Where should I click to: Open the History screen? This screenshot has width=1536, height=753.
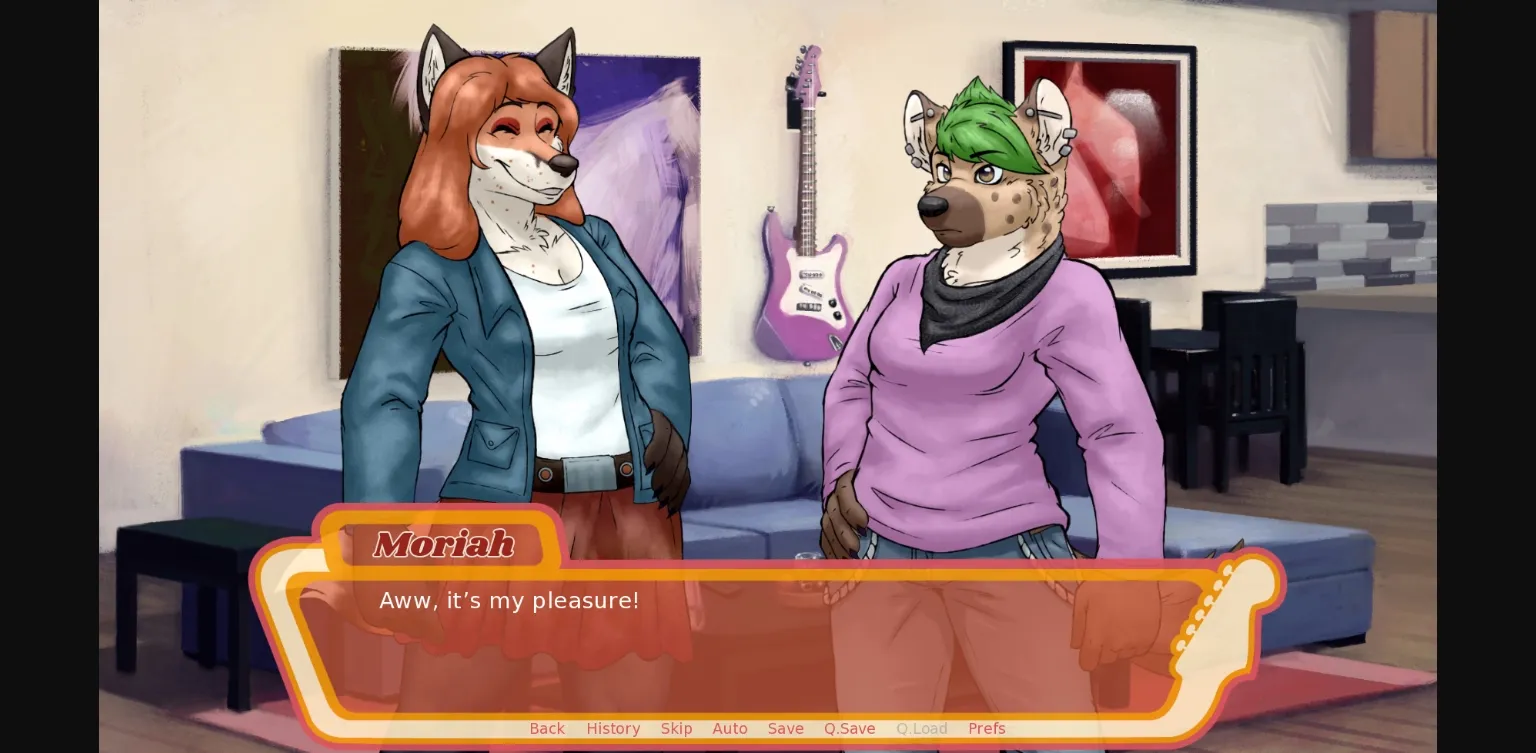tap(613, 729)
